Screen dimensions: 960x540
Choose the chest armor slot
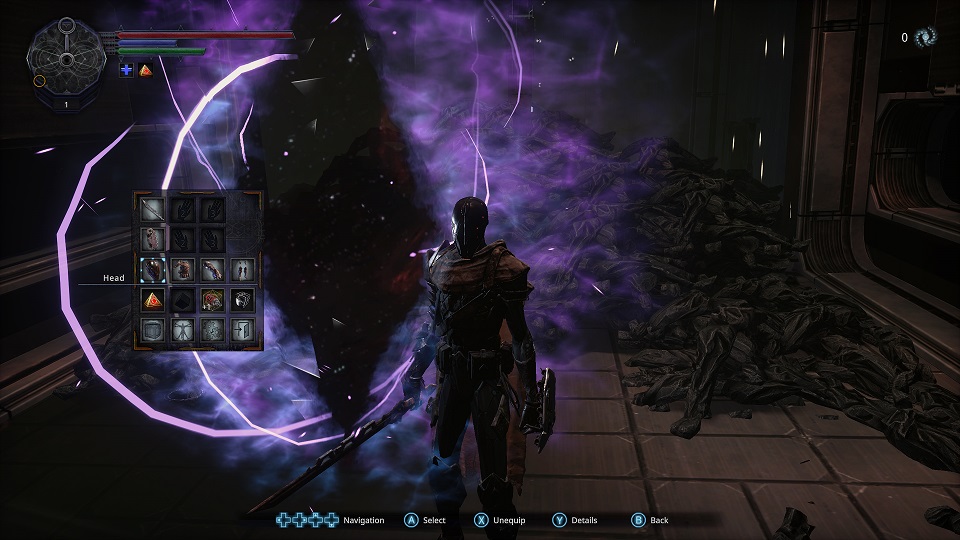coord(182,269)
